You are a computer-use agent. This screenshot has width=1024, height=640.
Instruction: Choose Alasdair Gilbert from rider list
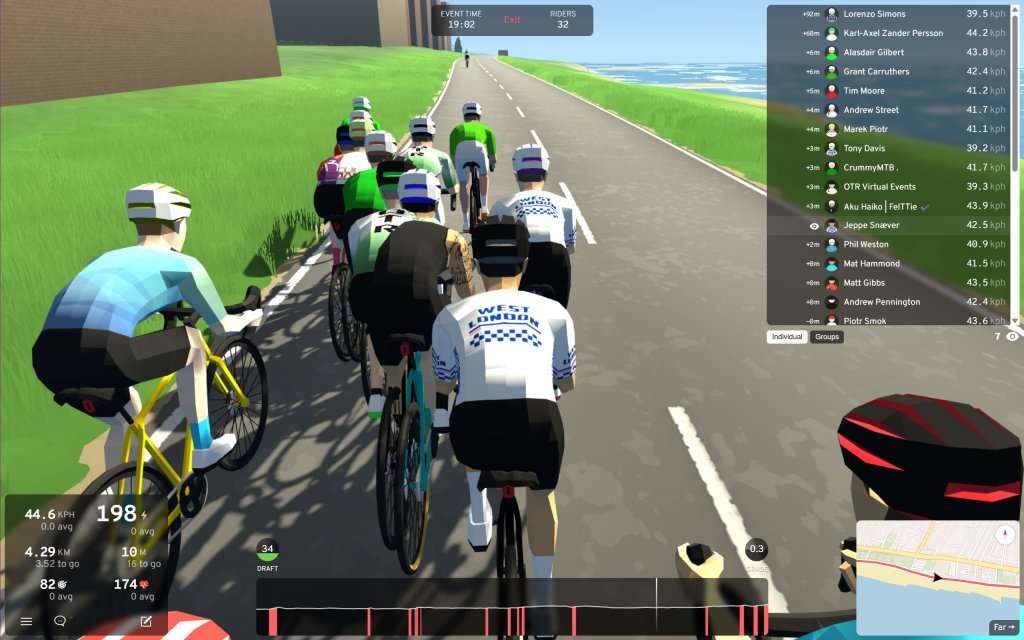[x=890, y=52]
